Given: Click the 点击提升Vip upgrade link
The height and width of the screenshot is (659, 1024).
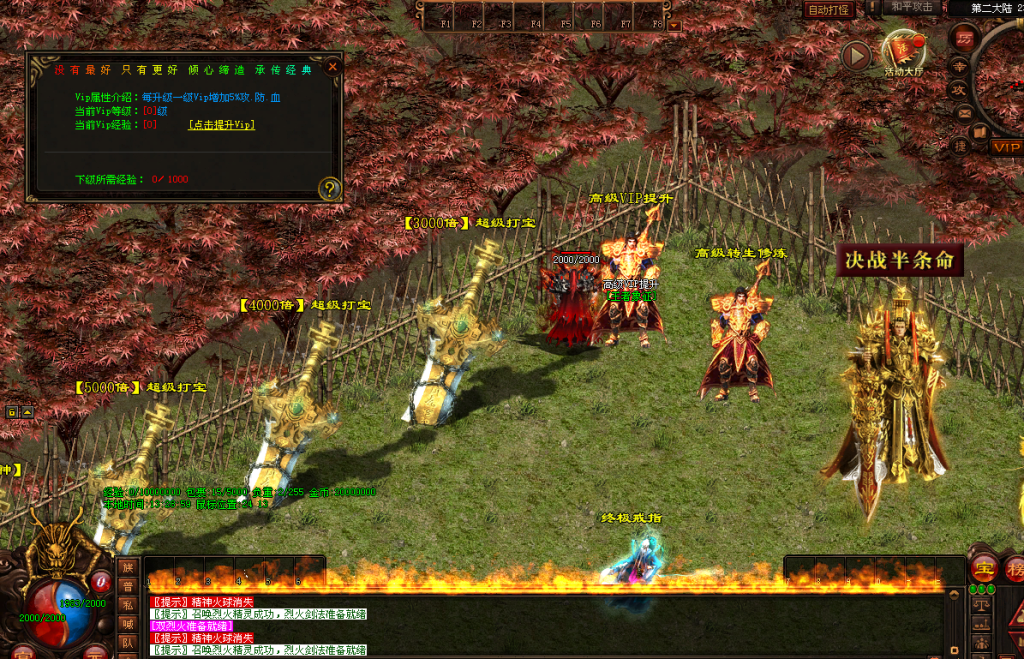Looking at the screenshot, I should (221, 125).
